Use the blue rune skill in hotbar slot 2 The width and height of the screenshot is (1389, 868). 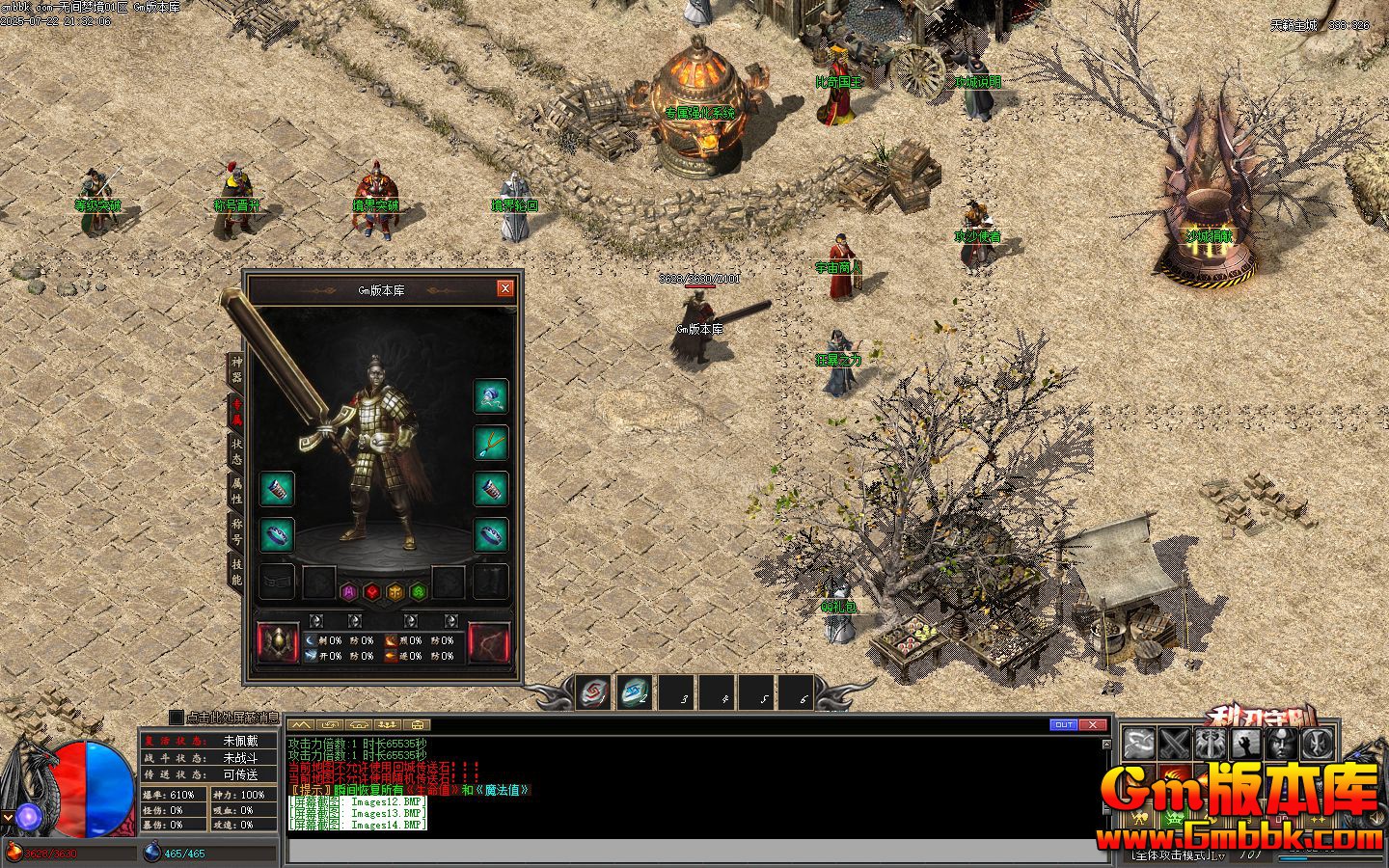(x=633, y=692)
